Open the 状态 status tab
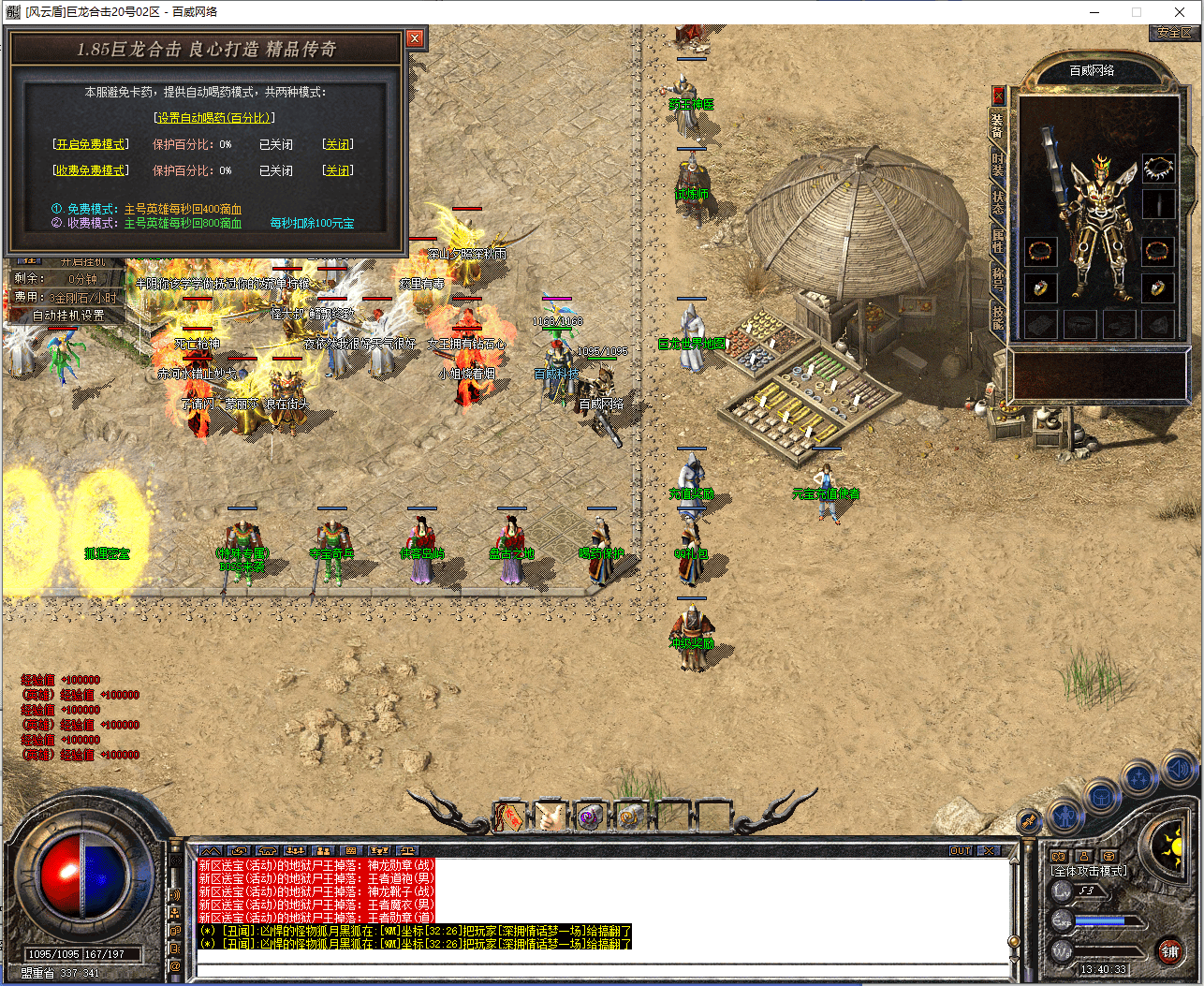This screenshot has width=1204, height=986. pos(998,202)
